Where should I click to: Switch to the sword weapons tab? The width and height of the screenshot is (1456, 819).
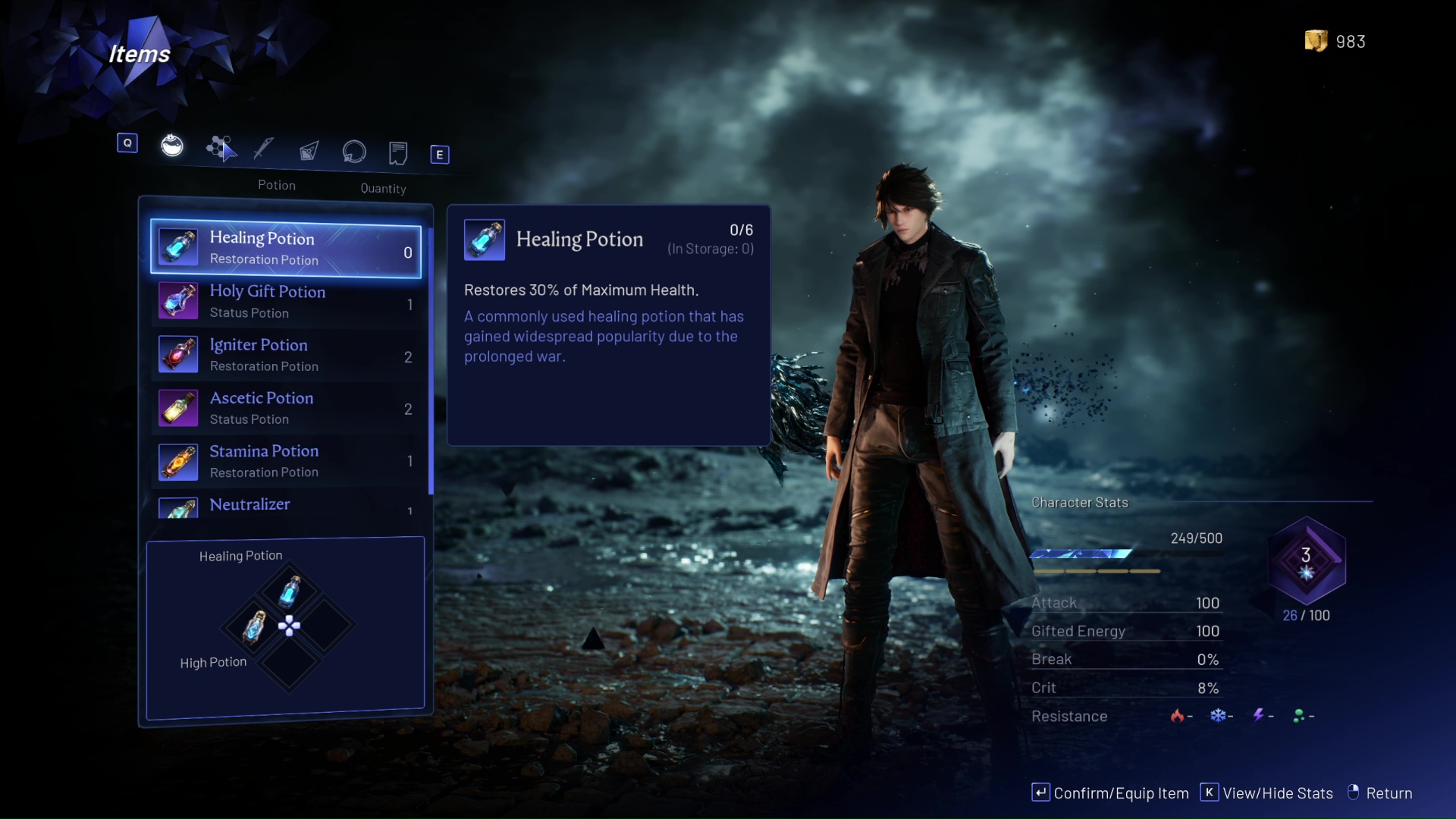[264, 149]
